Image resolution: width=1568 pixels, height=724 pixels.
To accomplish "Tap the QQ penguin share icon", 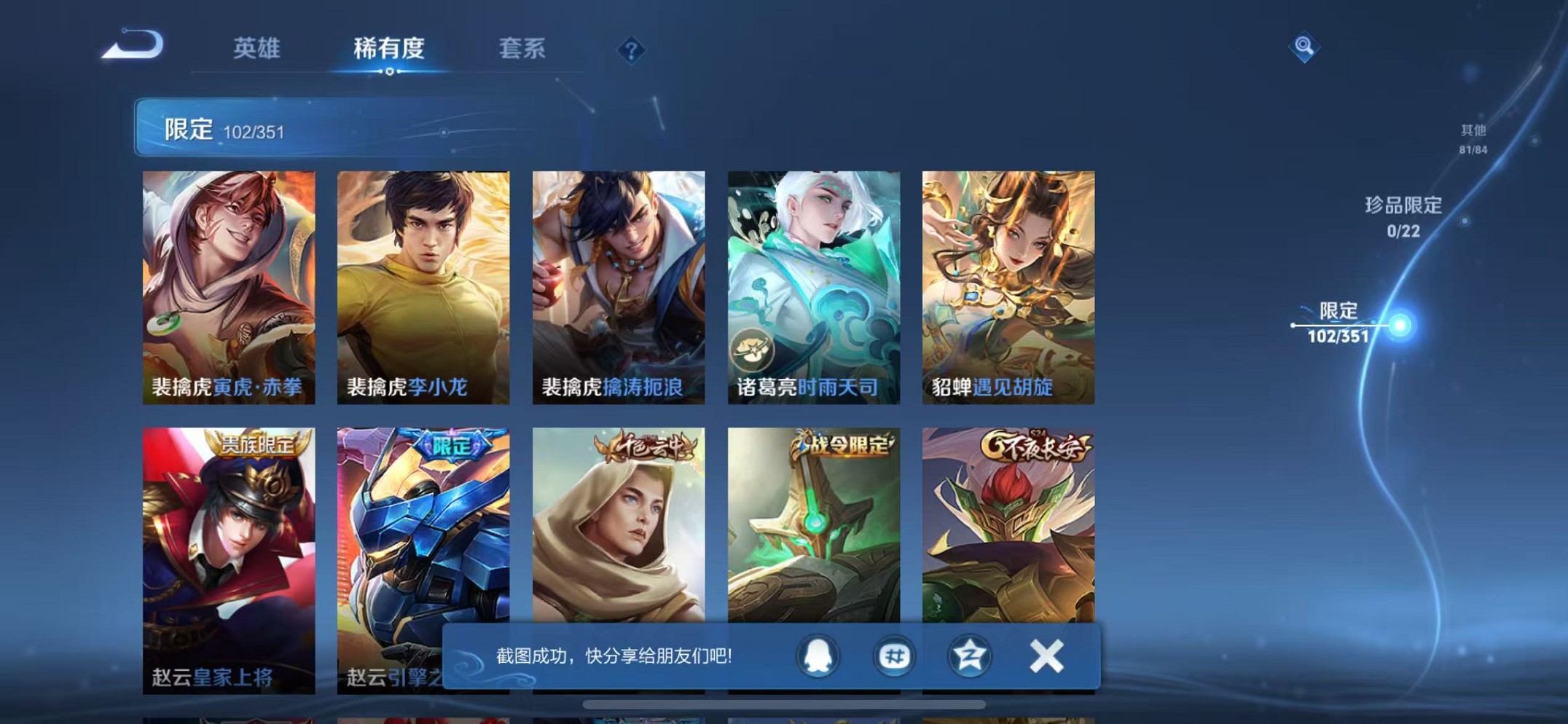I will click(818, 656).
